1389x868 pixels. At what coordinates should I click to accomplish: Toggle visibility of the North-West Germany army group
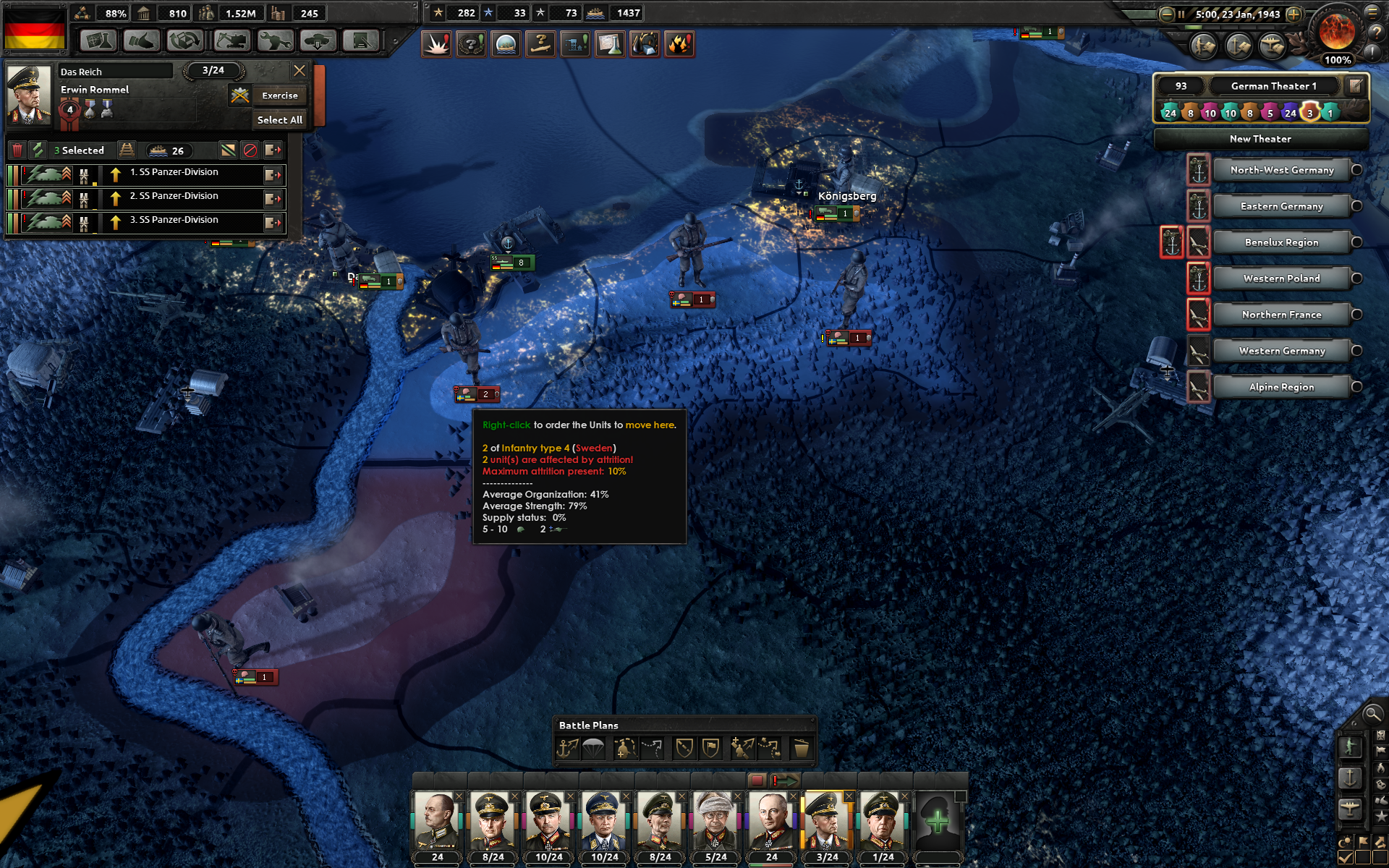point(1357,169)
